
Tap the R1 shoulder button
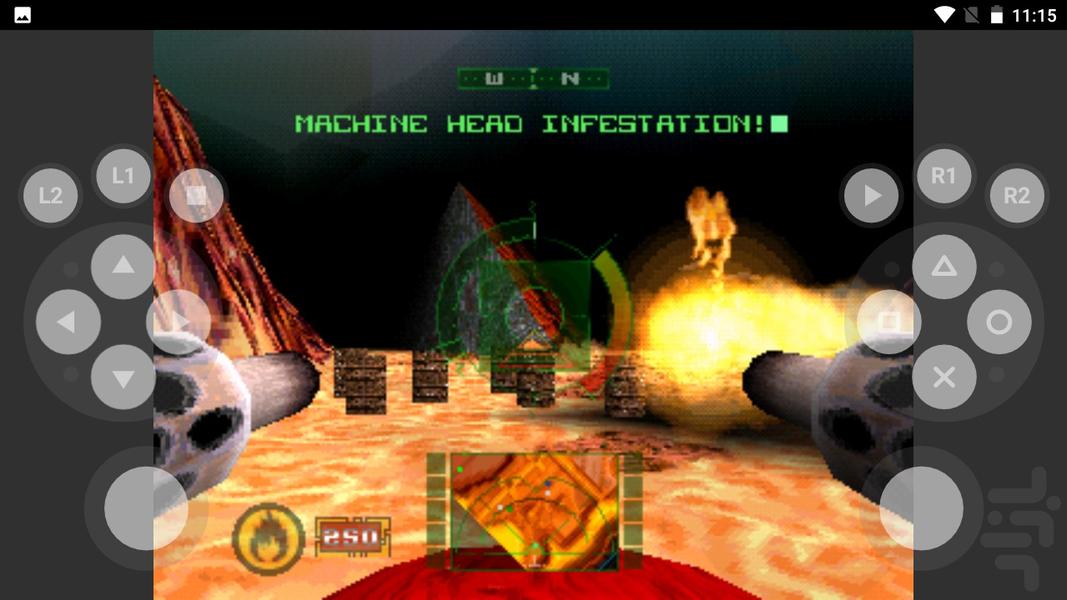pyautogui.click(x=944, y=176)
